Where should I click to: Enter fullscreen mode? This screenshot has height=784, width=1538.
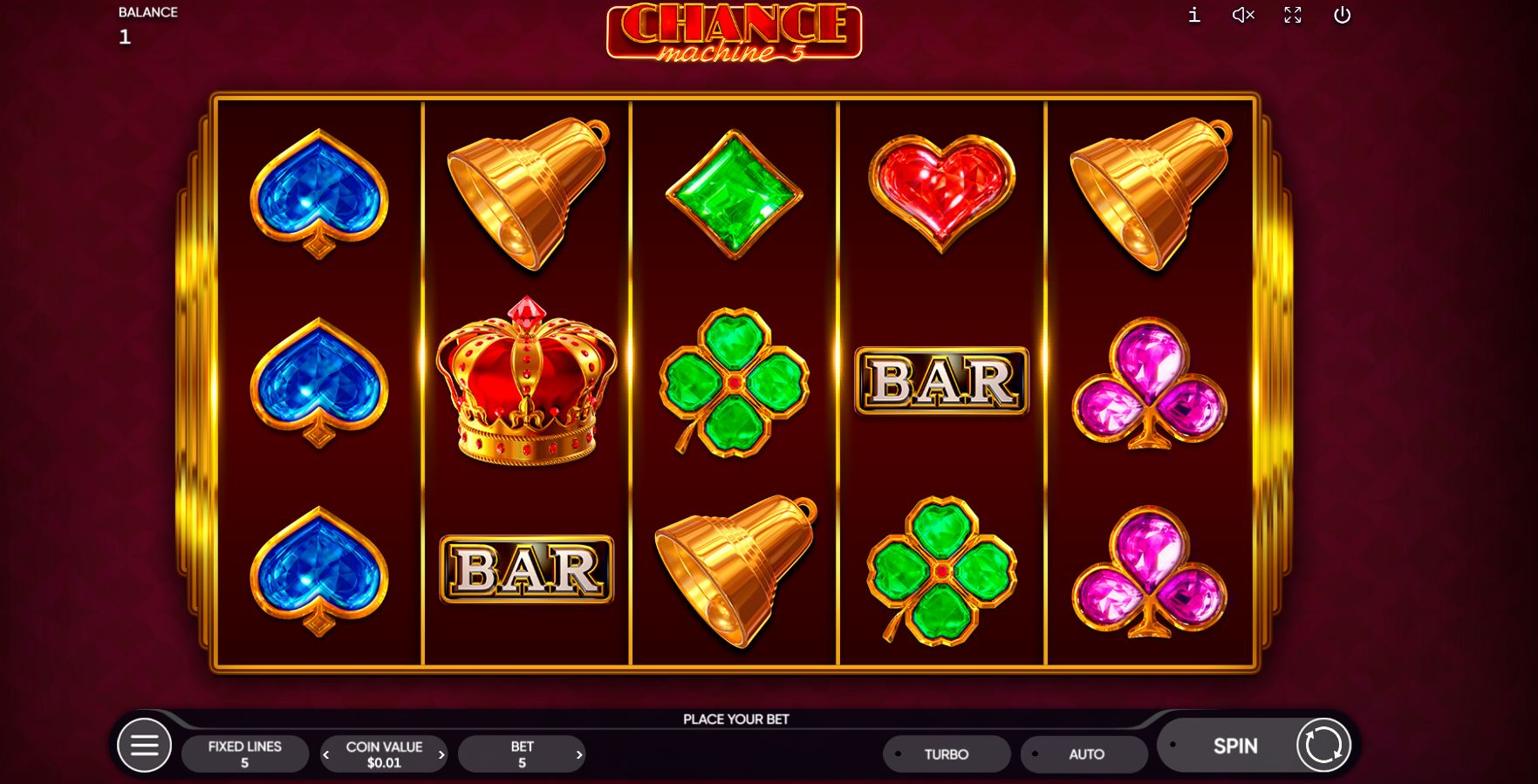[1292, 15]
